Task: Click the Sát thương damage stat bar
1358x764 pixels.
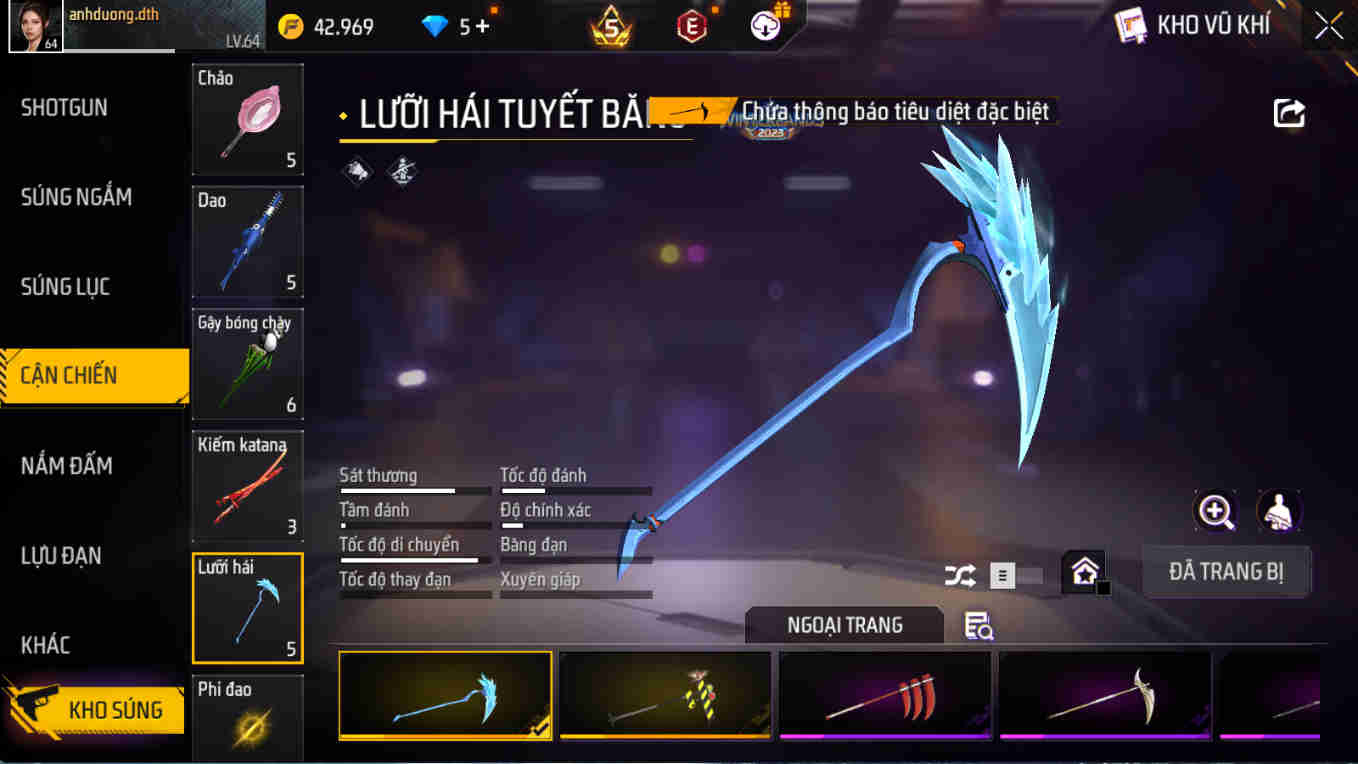Action: (415, 490)
